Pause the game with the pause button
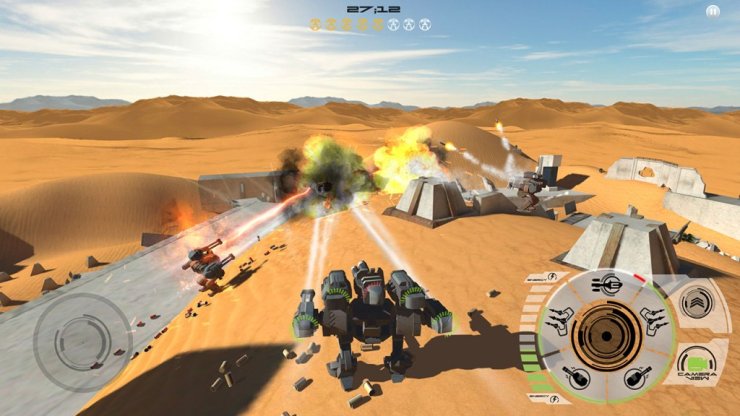This screenshot has height=416, width=740. (713, 11)
